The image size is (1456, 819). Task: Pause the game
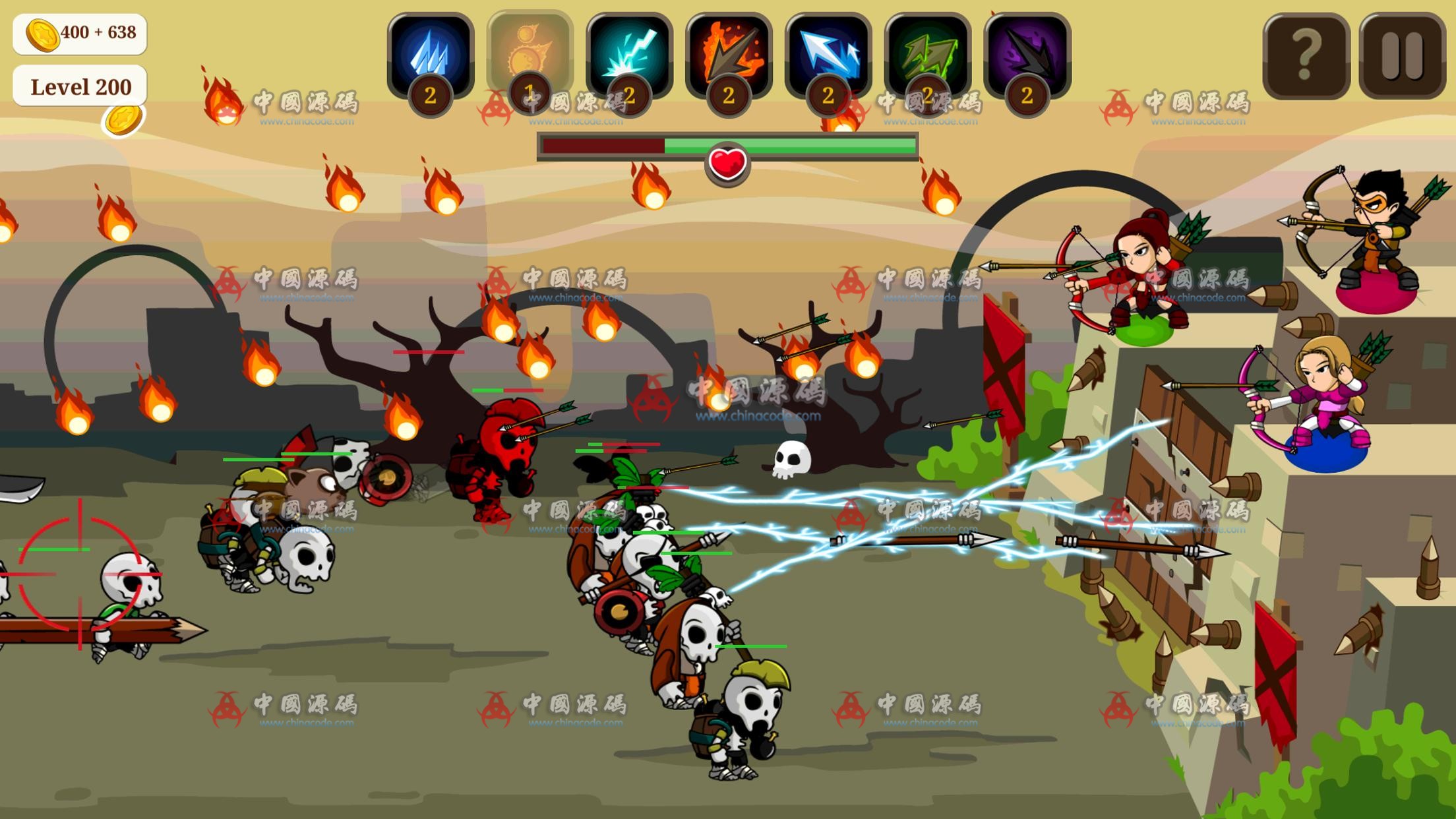(x=1403, y=57)
